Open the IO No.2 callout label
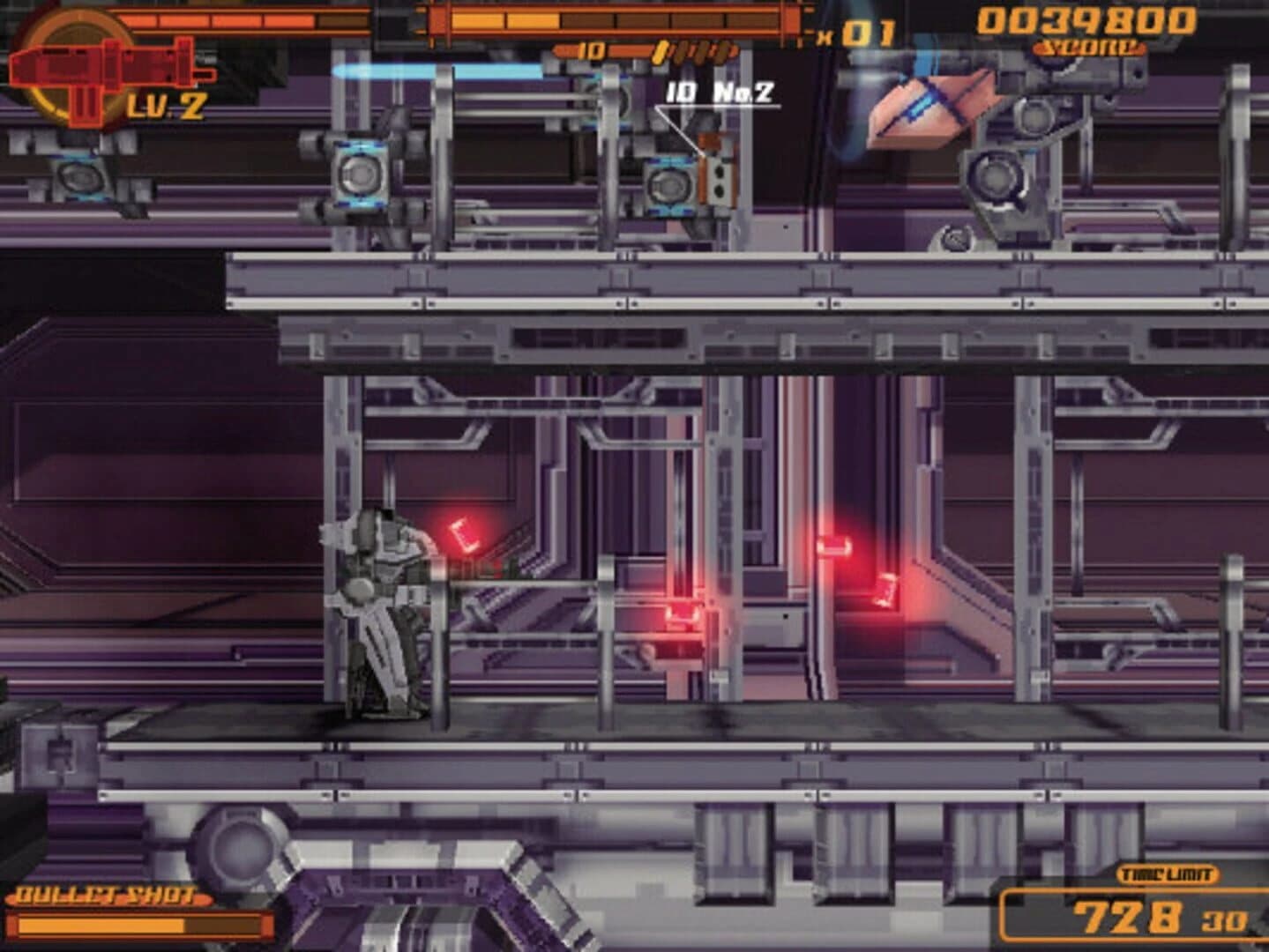The image size is (1269, 952). (720, 88)
